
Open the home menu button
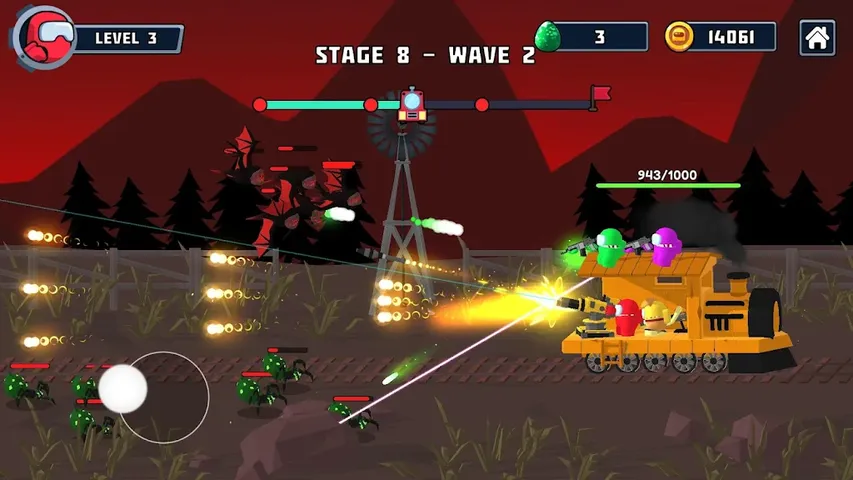817,38
